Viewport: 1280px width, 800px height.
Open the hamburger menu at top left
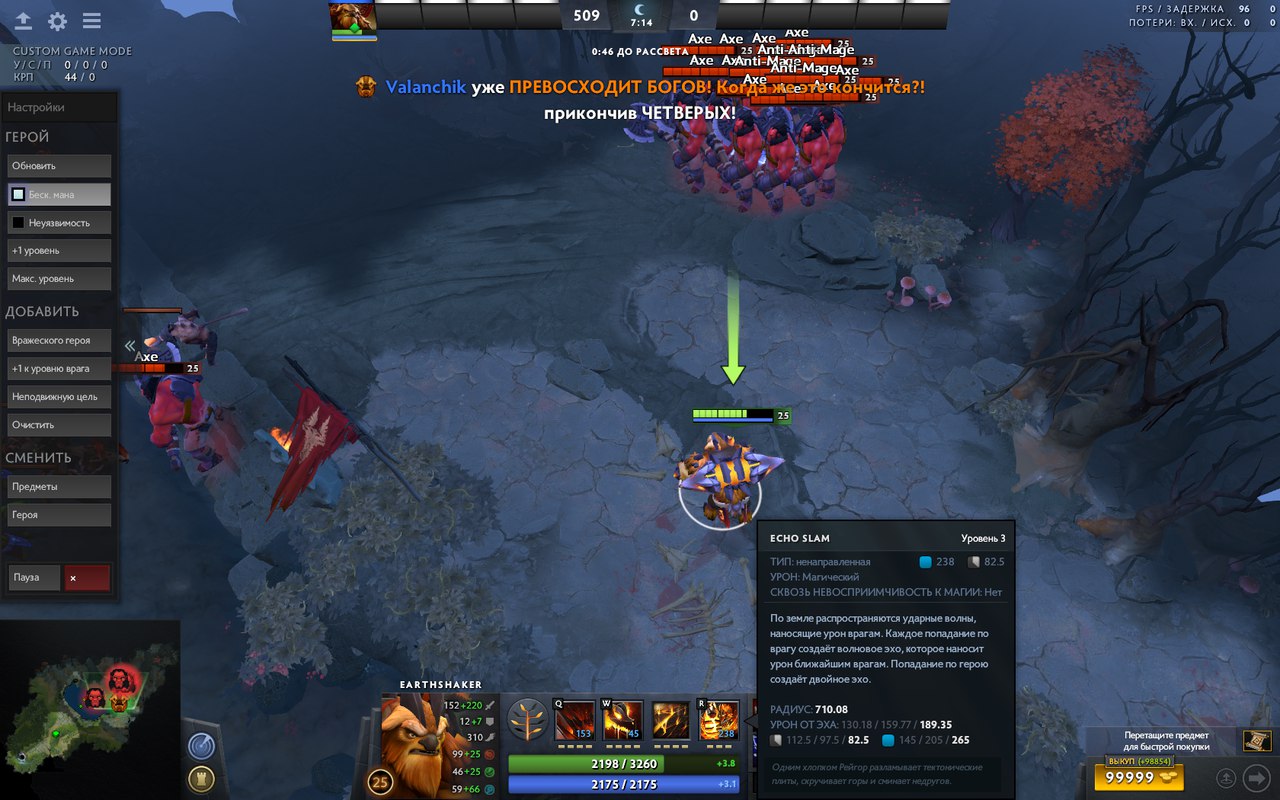click(x=92, y=21)
